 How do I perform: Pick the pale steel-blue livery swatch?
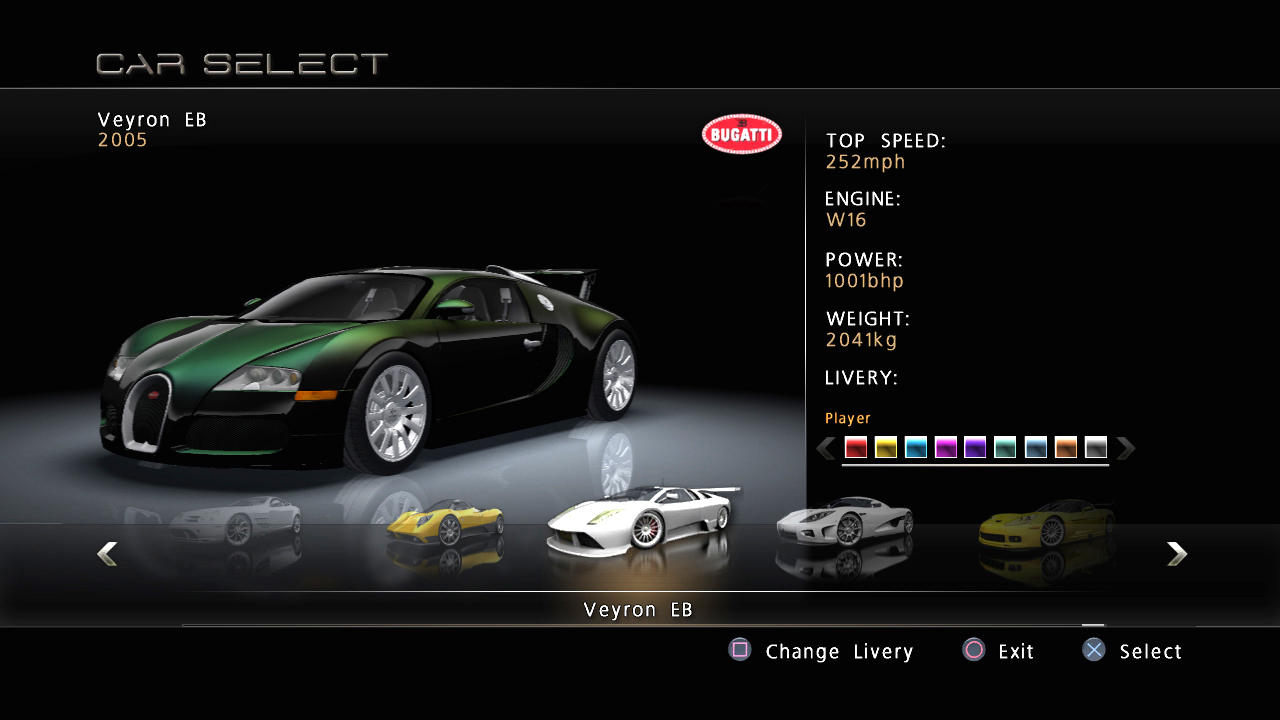coord(1036,448)
